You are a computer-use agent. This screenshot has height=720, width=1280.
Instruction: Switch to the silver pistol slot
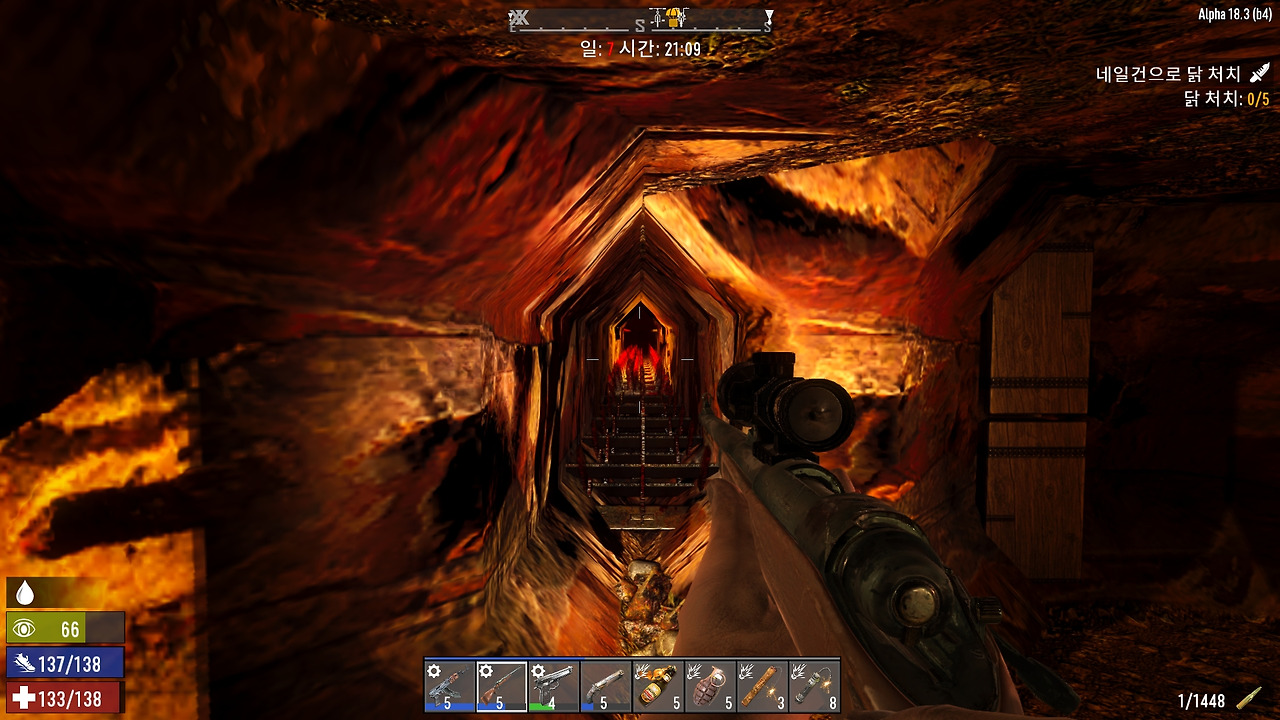coord(553,686)
